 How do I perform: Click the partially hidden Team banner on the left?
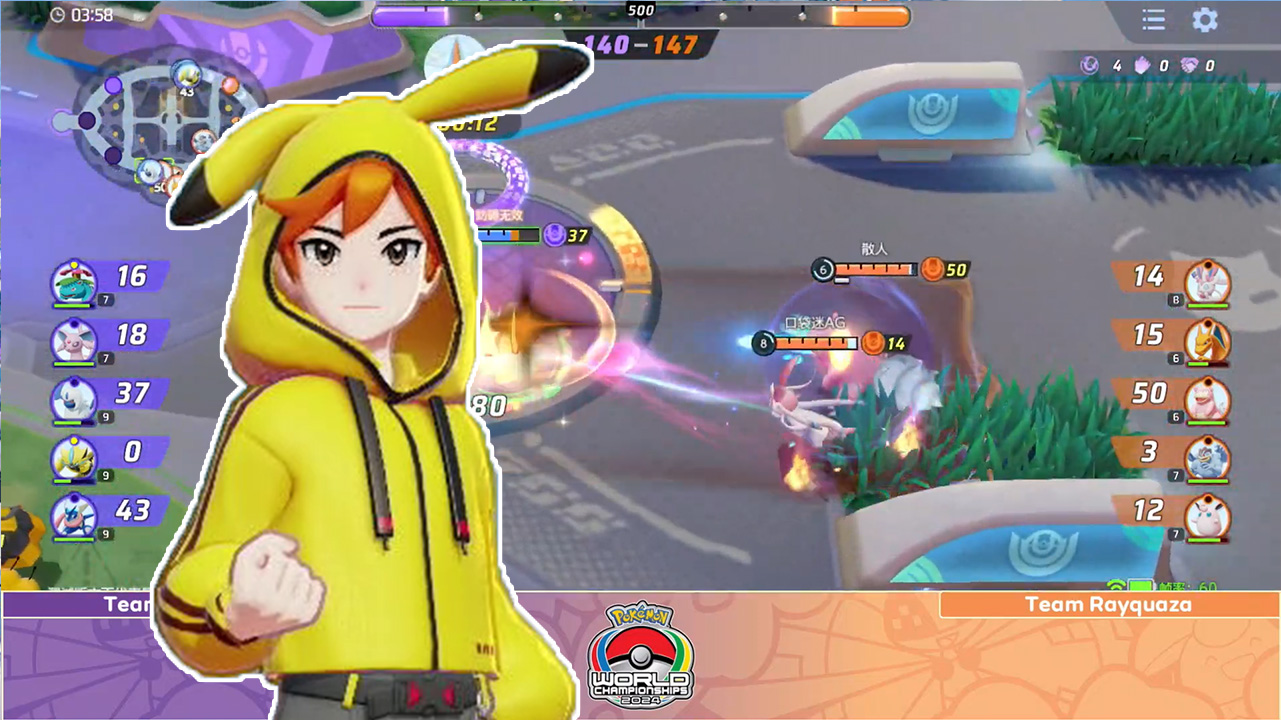pos(130,604)
